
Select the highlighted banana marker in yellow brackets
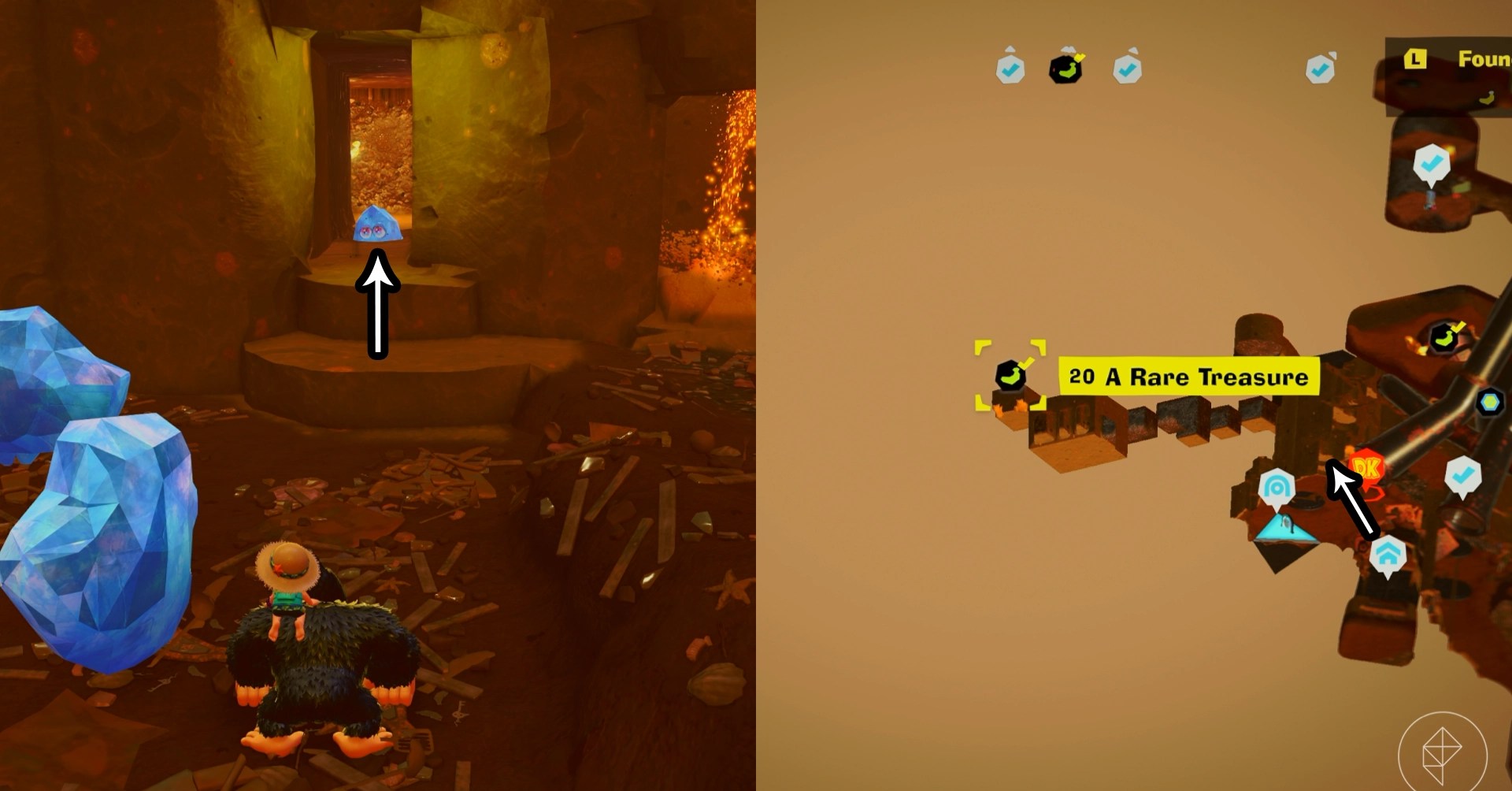click(x=1010, y=375)
